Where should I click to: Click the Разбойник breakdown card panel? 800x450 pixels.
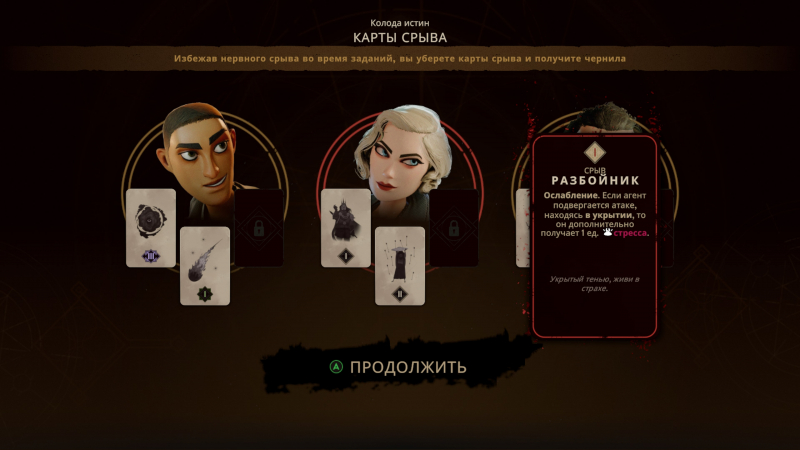(594, 236)
